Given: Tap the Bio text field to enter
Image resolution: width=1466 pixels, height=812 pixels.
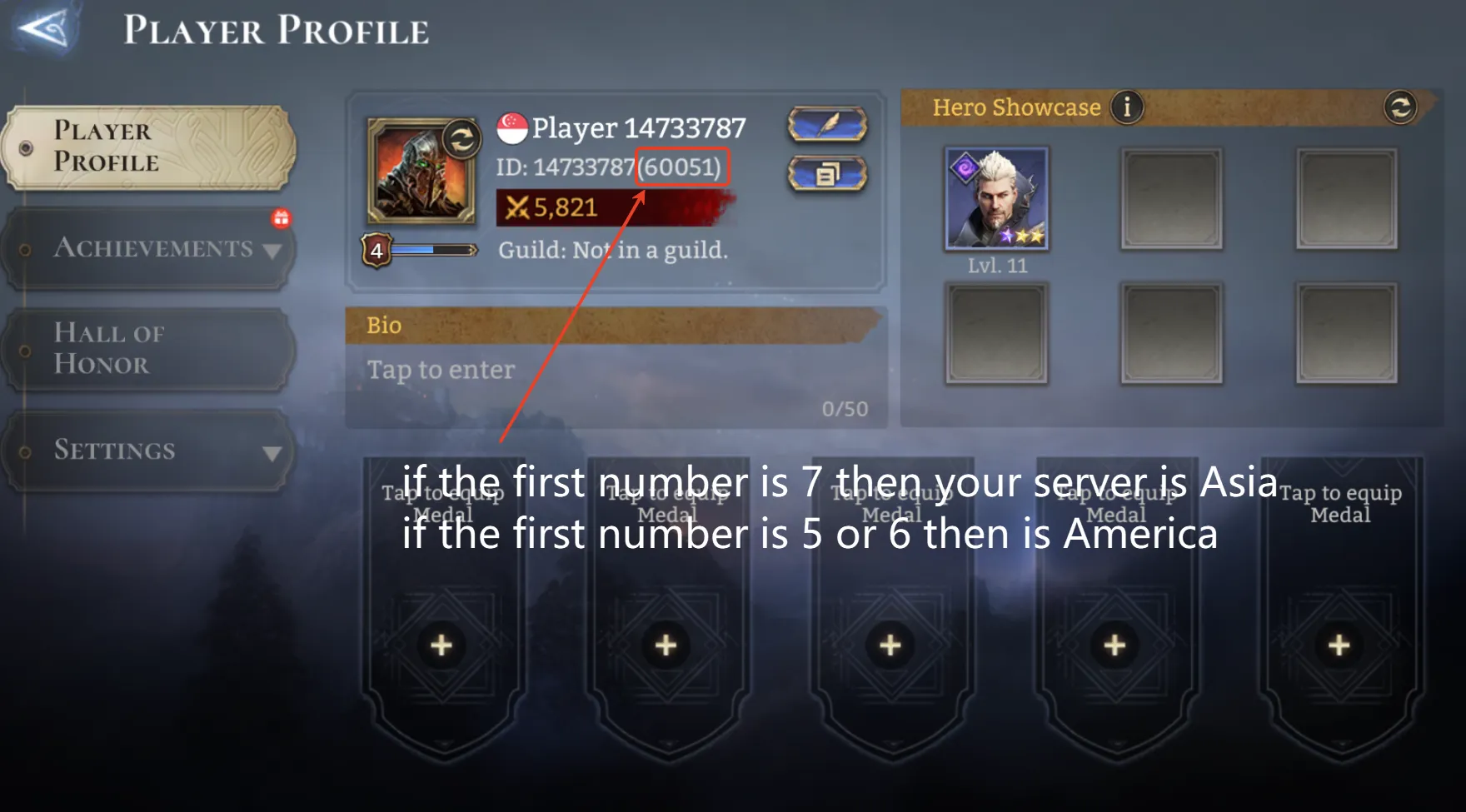Looking at the screenshot, I should [x=615, y=371].
